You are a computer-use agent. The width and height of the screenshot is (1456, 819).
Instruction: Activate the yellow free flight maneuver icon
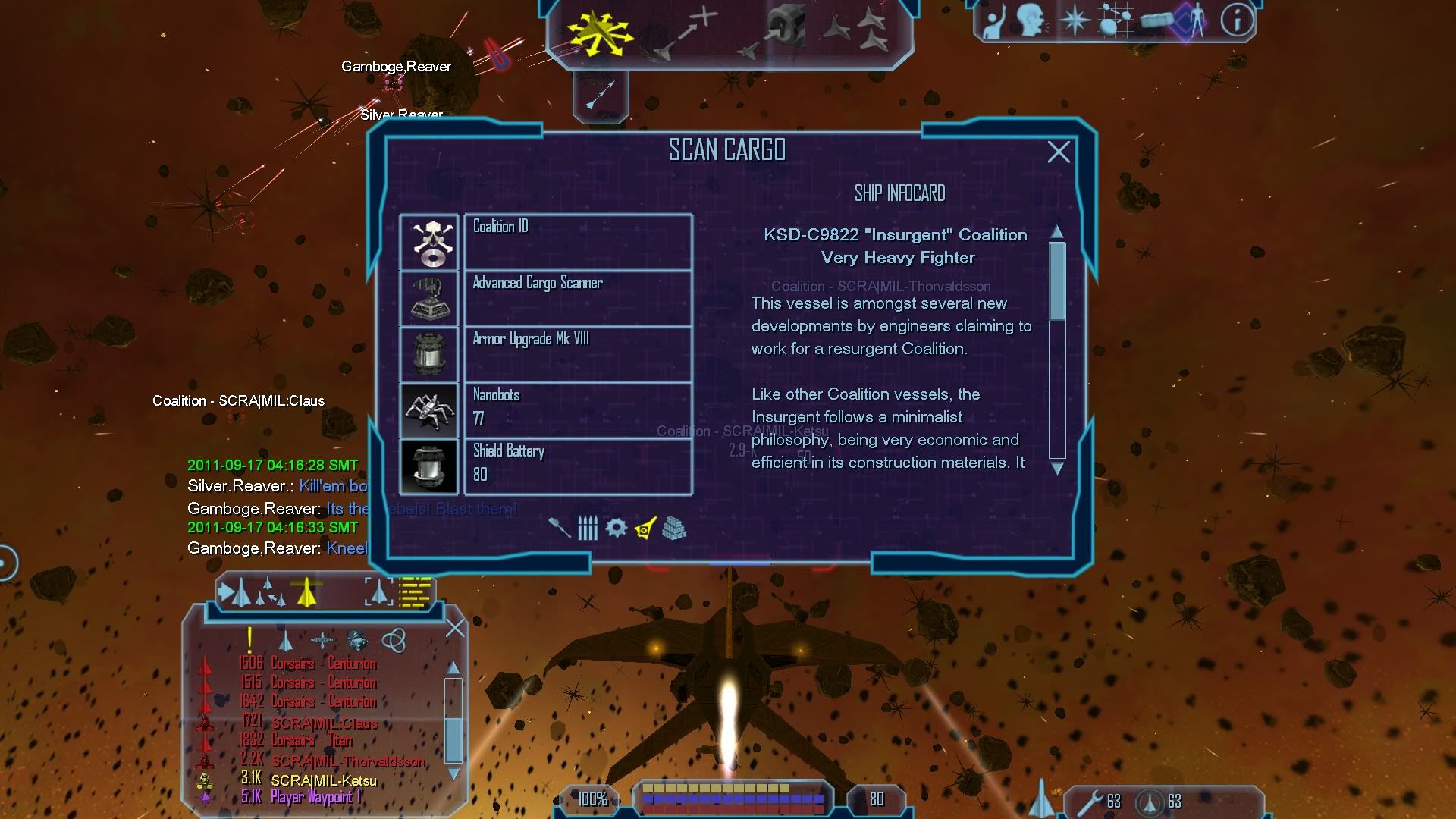coord(600,34)
